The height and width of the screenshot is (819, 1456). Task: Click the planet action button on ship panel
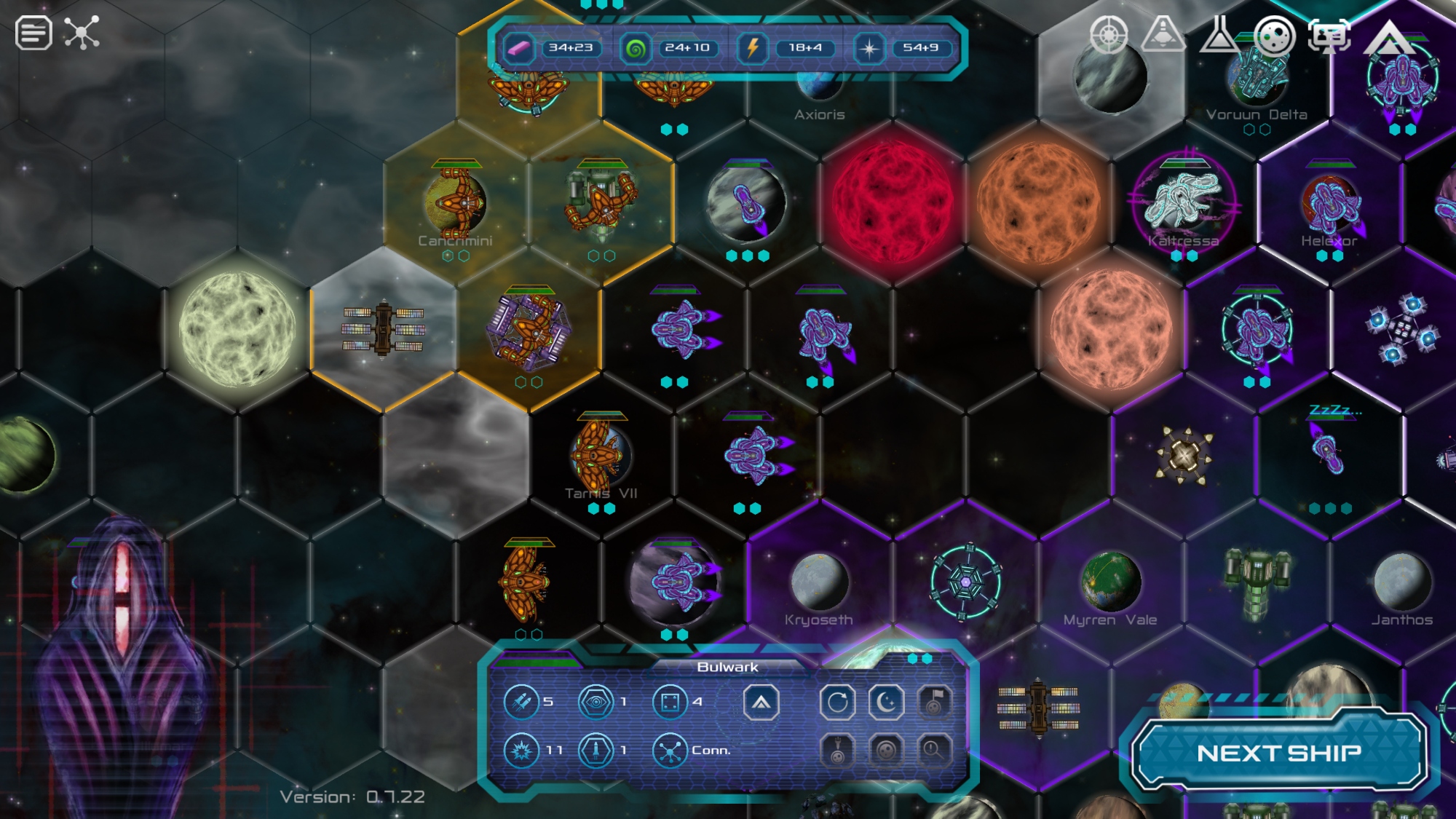(x=886, y=750)
